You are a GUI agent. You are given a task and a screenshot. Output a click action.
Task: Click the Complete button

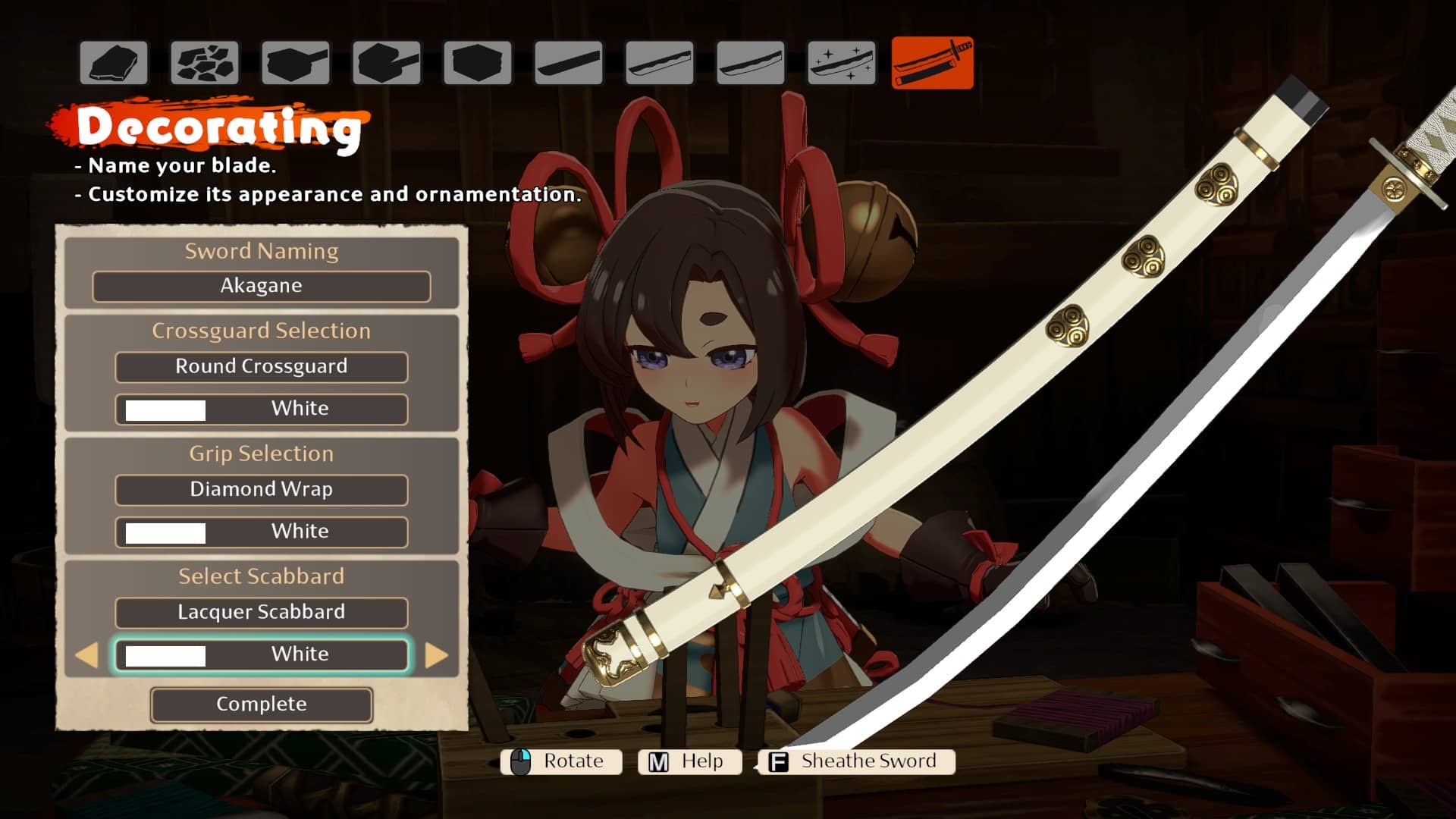point(261,704)
